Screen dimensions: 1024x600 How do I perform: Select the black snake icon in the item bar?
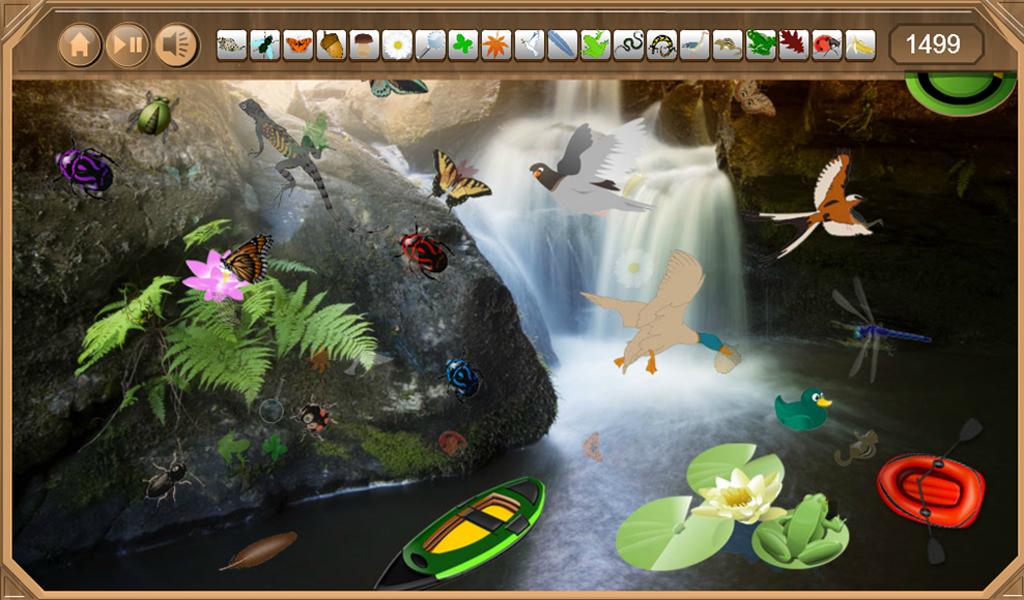click(x=629, y=45)
